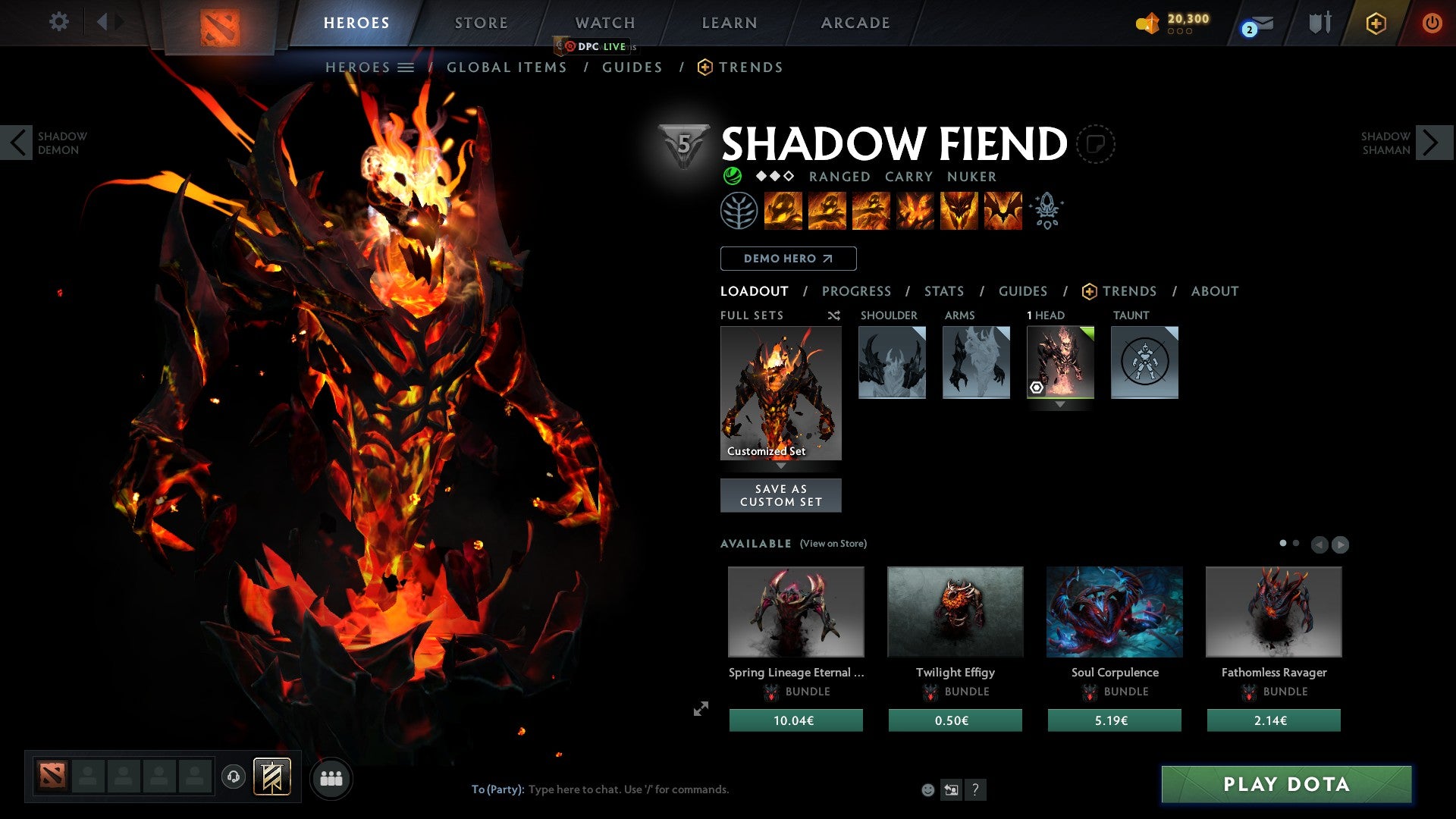Switch to the PROGRESS tab
The height and width of the screenshot is (819, 1456).
click(x=857, y=291)
